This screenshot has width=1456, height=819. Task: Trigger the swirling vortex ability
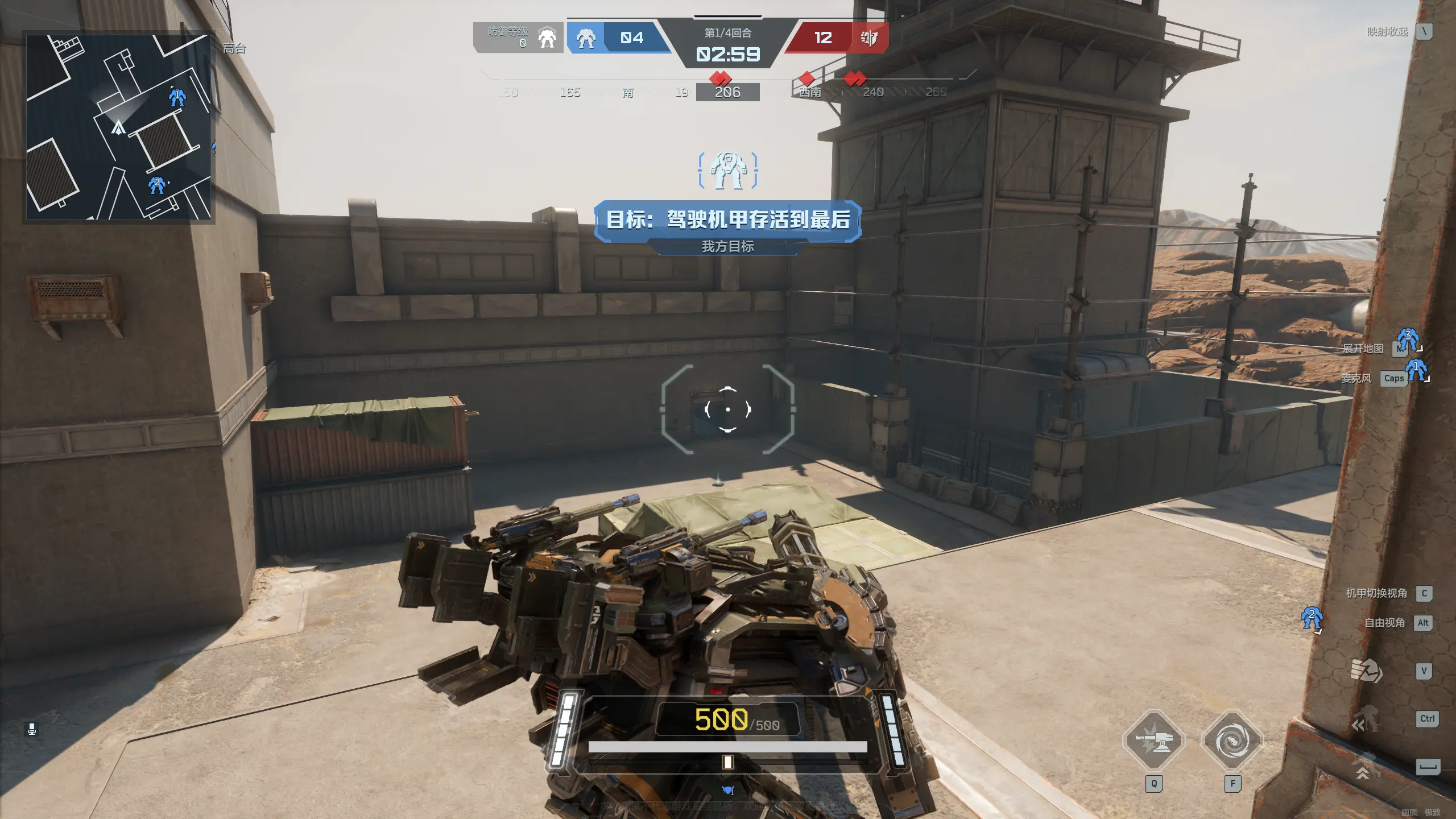1232,741
